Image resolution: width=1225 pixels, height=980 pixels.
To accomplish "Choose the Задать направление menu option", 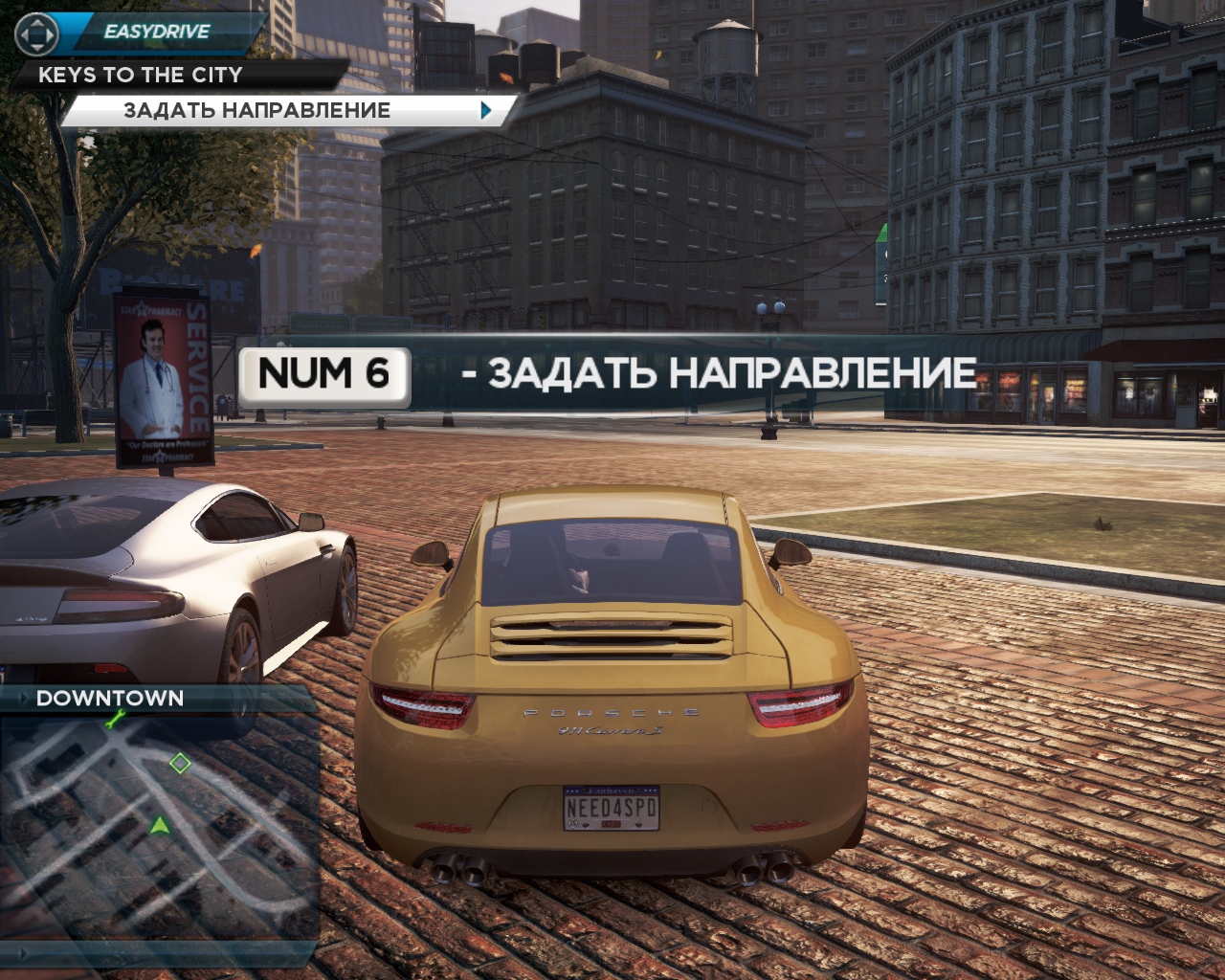I will [x=256, y=111].
